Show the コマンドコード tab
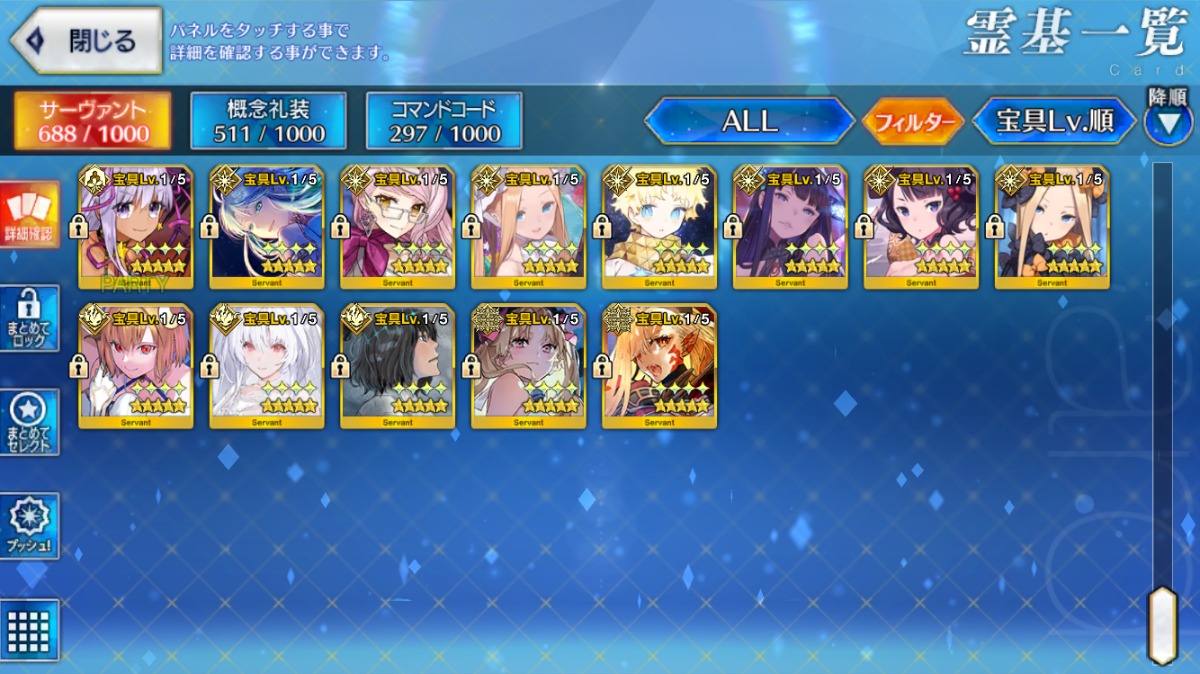This screenshot has width=1200, height=674. point(444,121)
